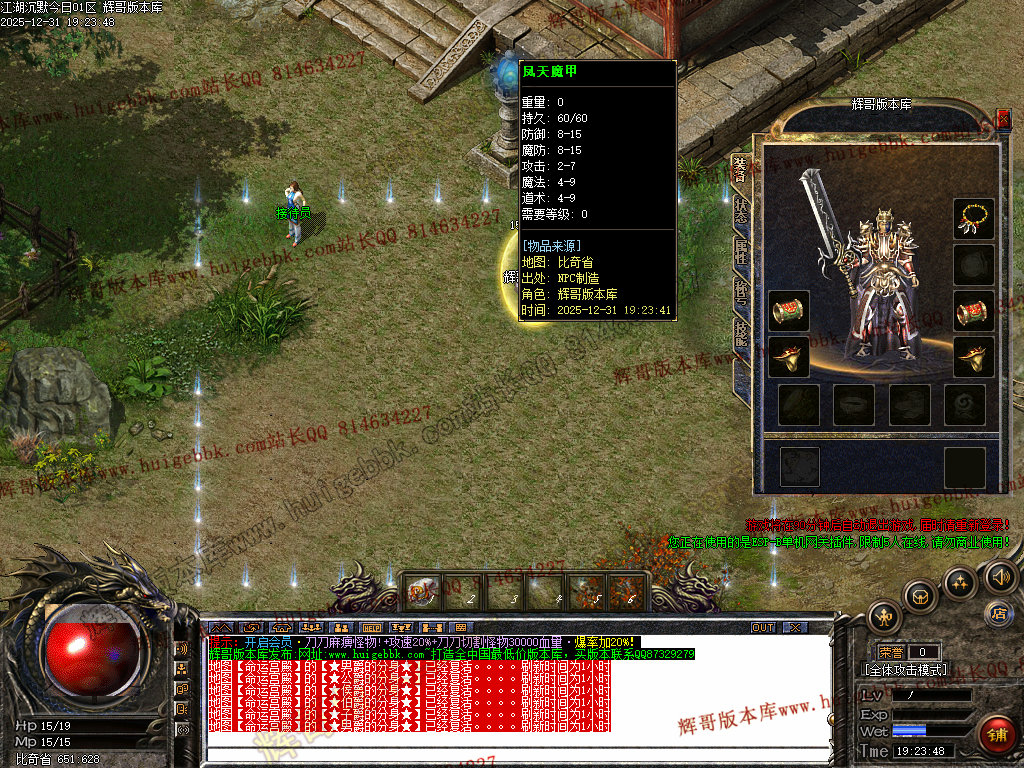Close the character equipment panel
Screen dimensions: 1024x768
click(1003, 119)
